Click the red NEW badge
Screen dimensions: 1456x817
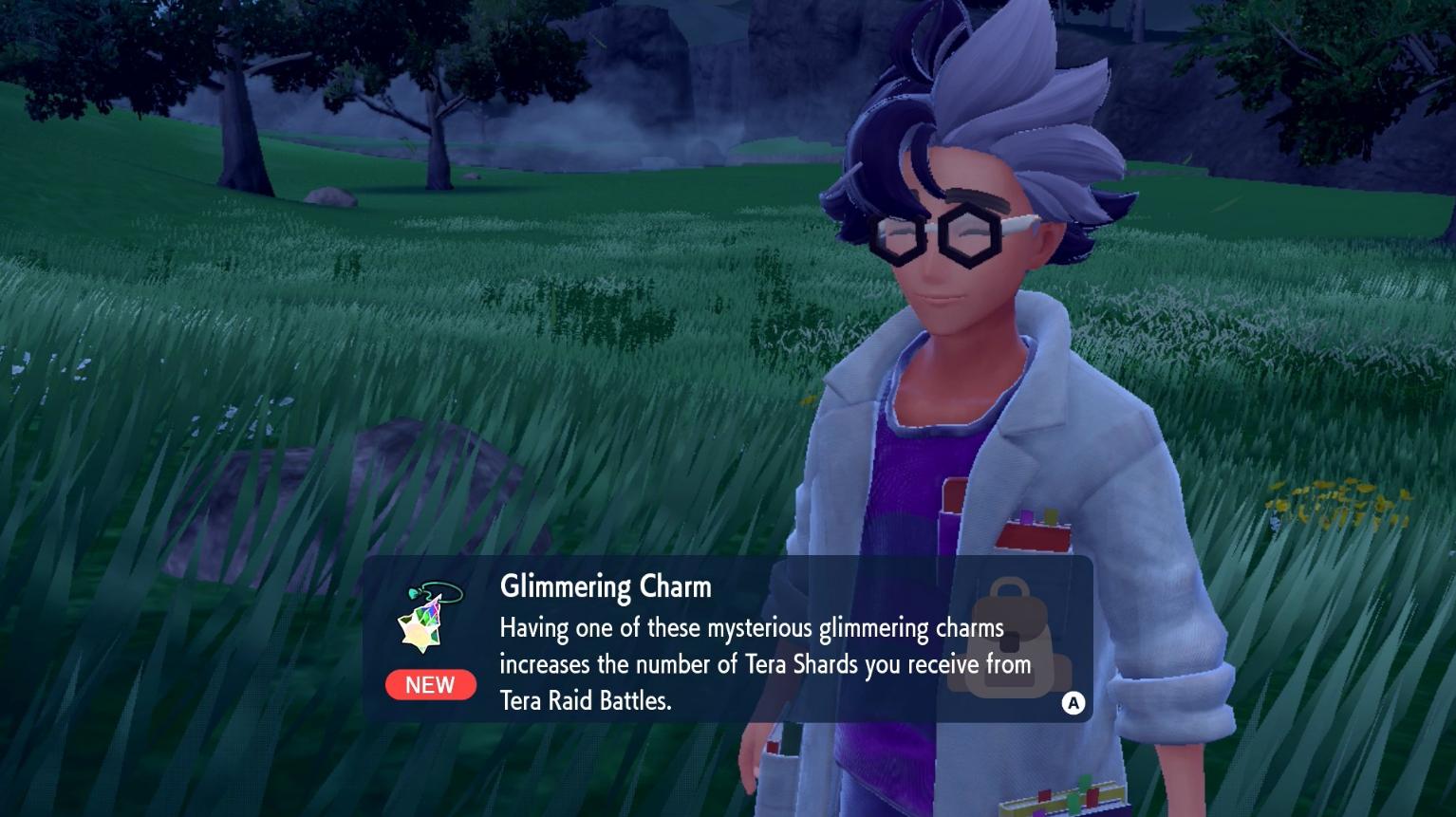[430, 685]
